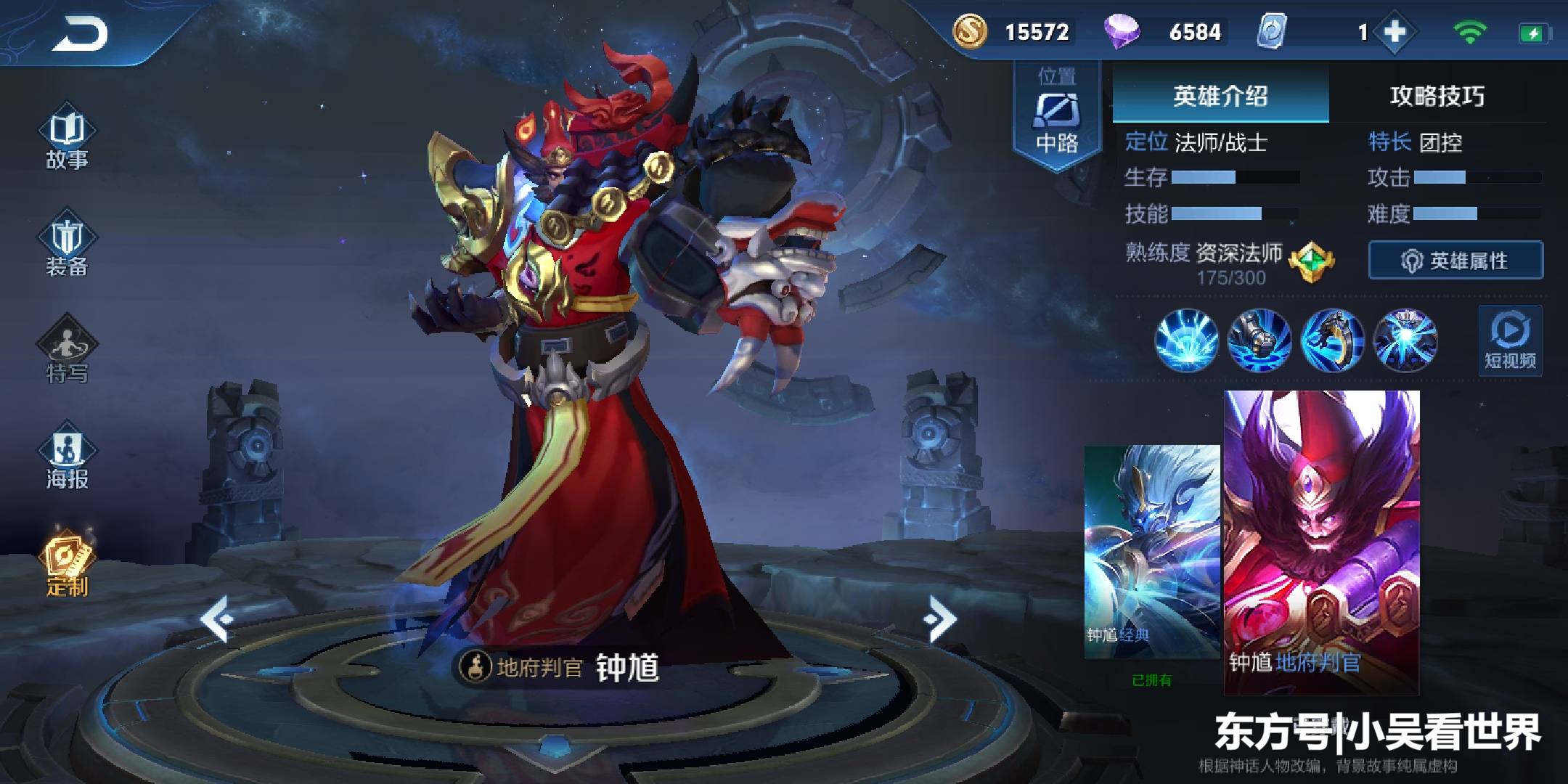
Task: Select the 钟馗 地府判官 skin card
Action: [x=1321, y=541]
